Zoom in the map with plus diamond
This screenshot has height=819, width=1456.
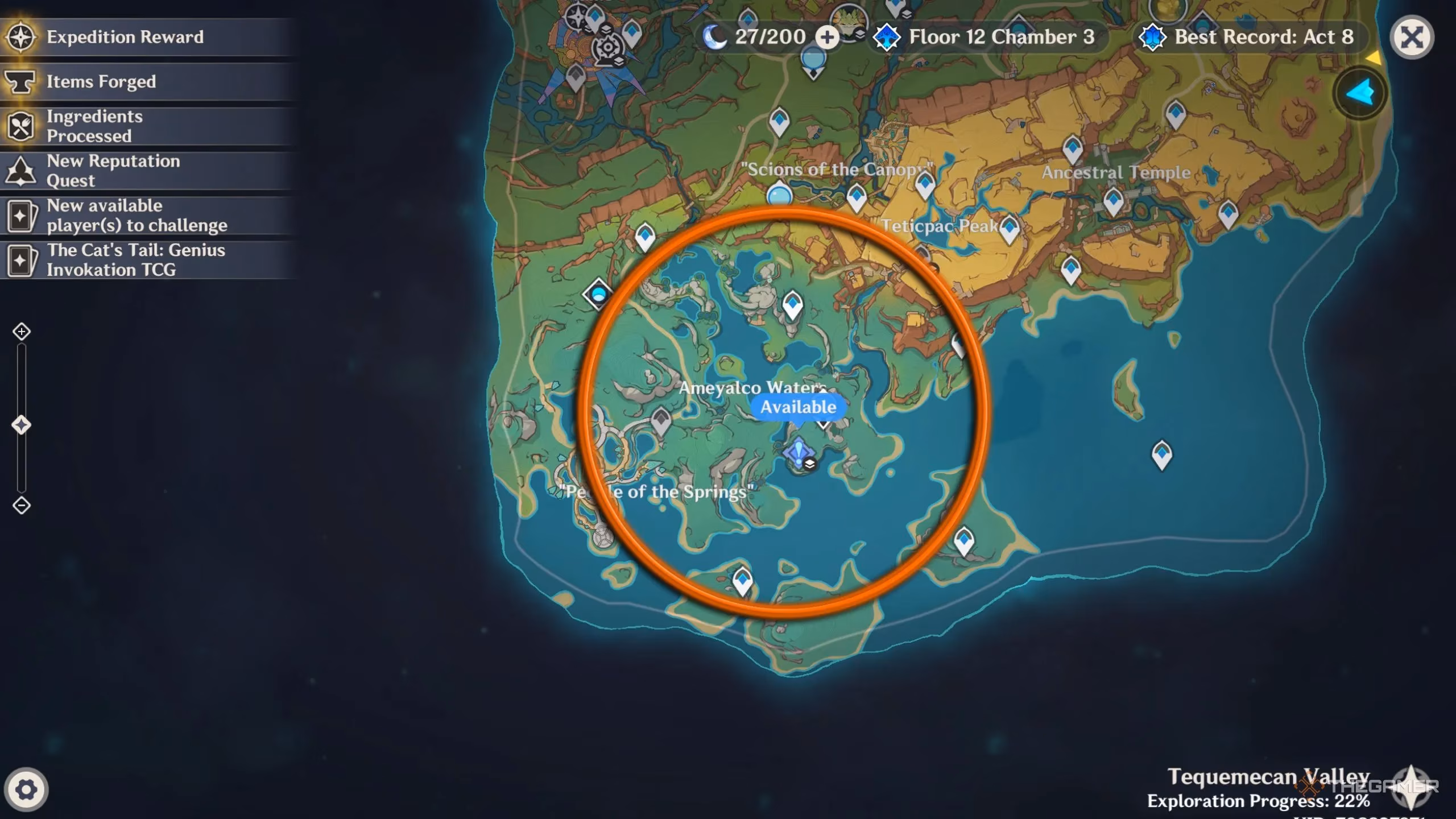pos(22,332)
